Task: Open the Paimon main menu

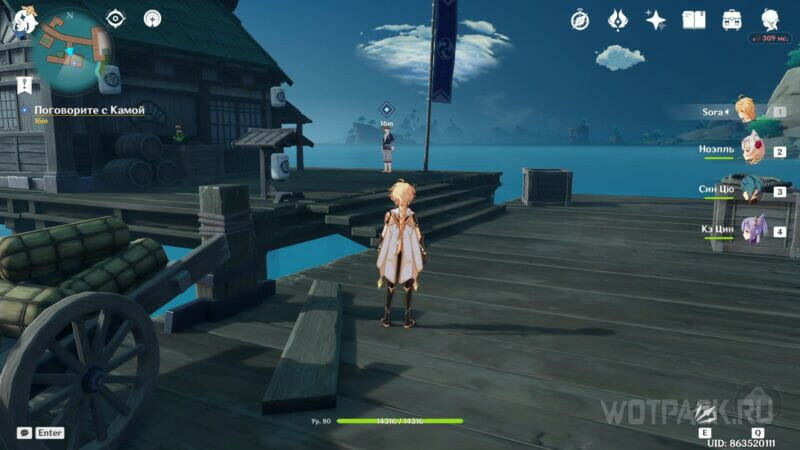Action: pos(20,16)
